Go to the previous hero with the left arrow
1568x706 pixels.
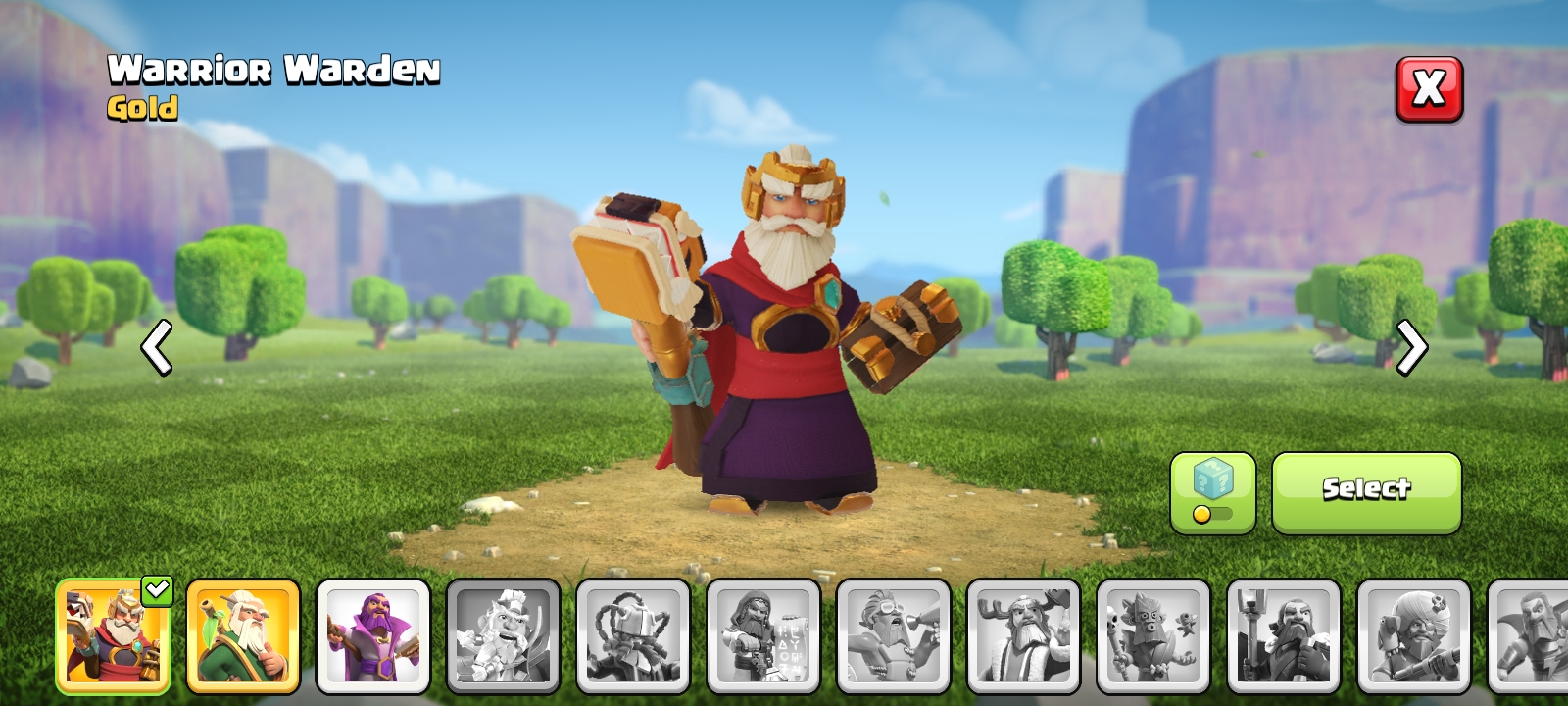pyautogui.click(x=156, y=348)
